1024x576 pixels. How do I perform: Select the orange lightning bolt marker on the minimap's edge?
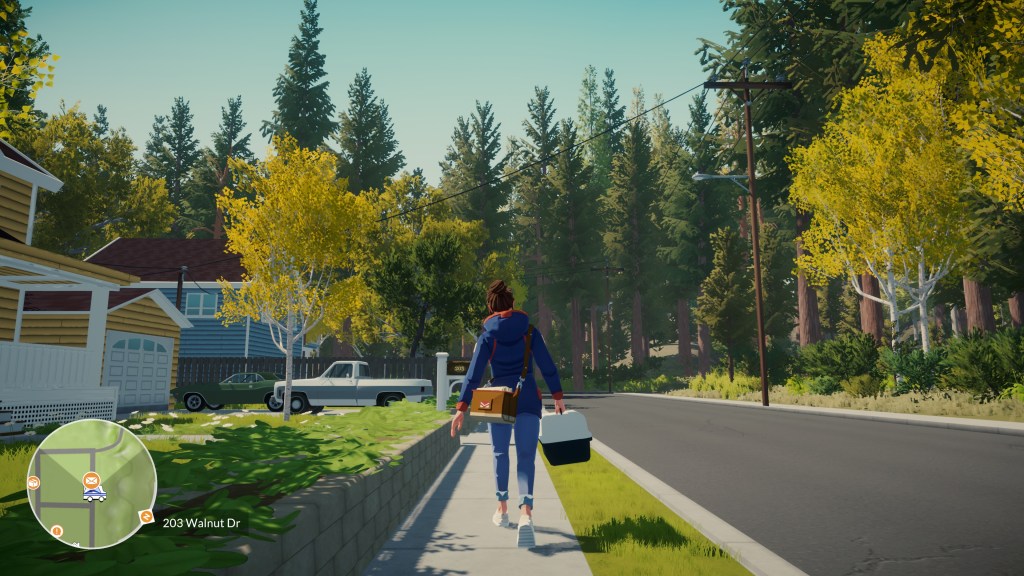[x=146, y=517]
